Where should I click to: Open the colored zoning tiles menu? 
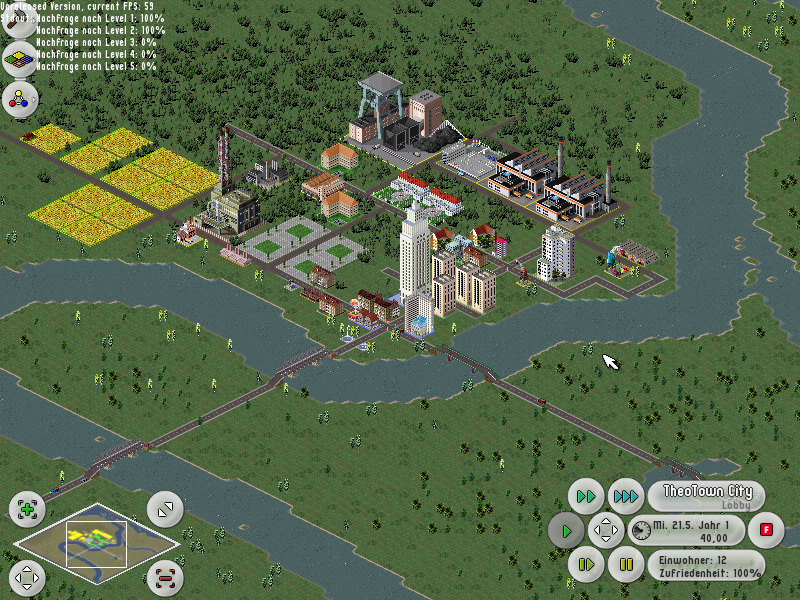pyautogui.click(x=19, y=61)
